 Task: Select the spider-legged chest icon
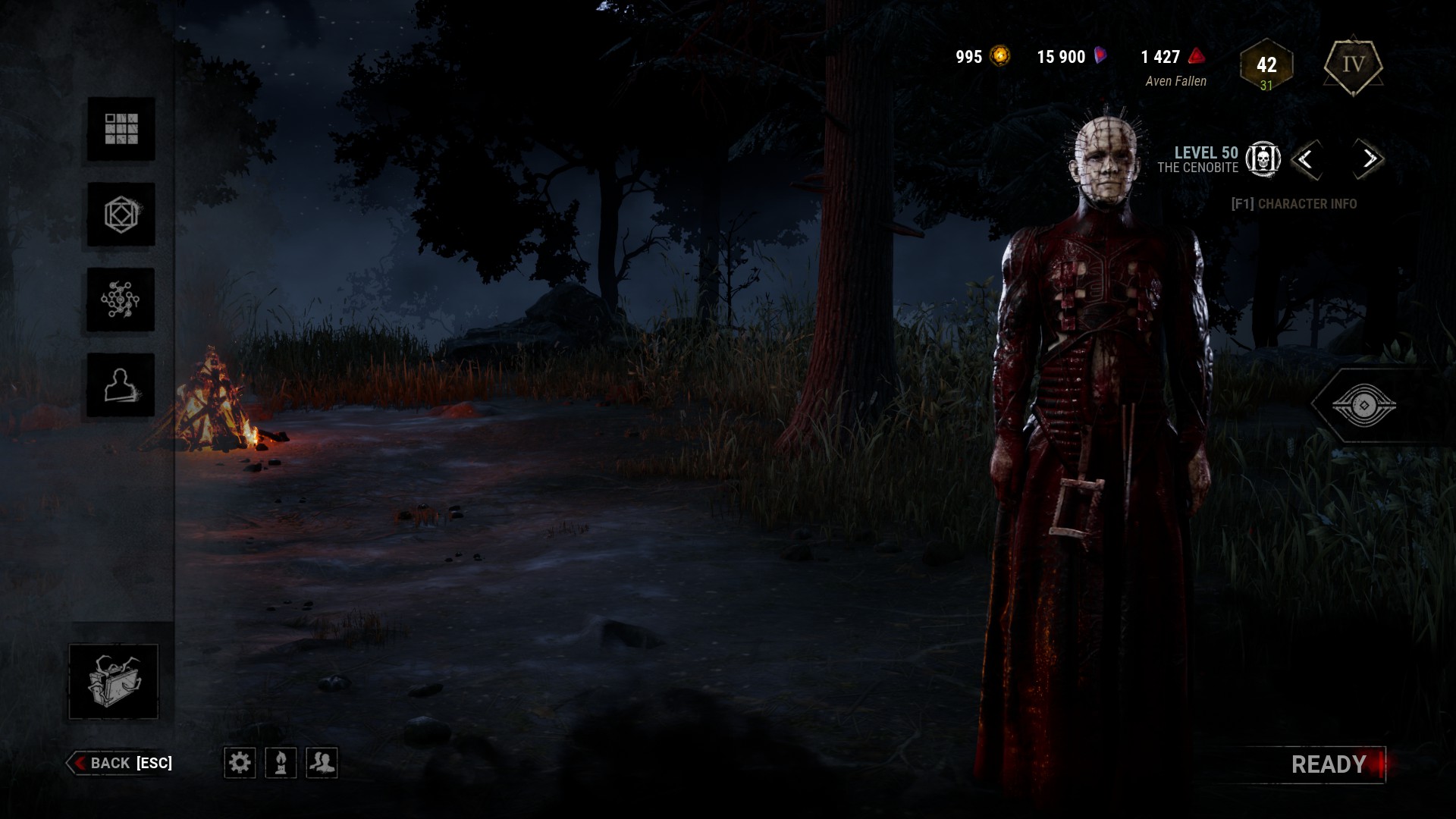coord(114,681)
